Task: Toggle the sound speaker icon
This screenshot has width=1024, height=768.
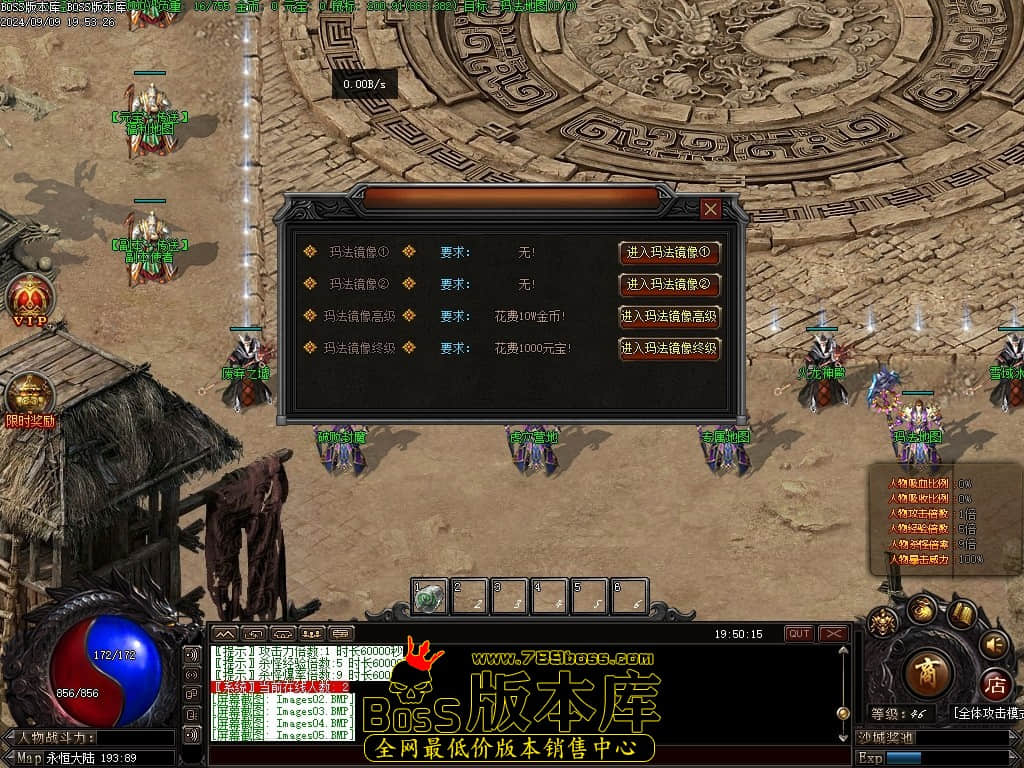Action: (994, 644)
